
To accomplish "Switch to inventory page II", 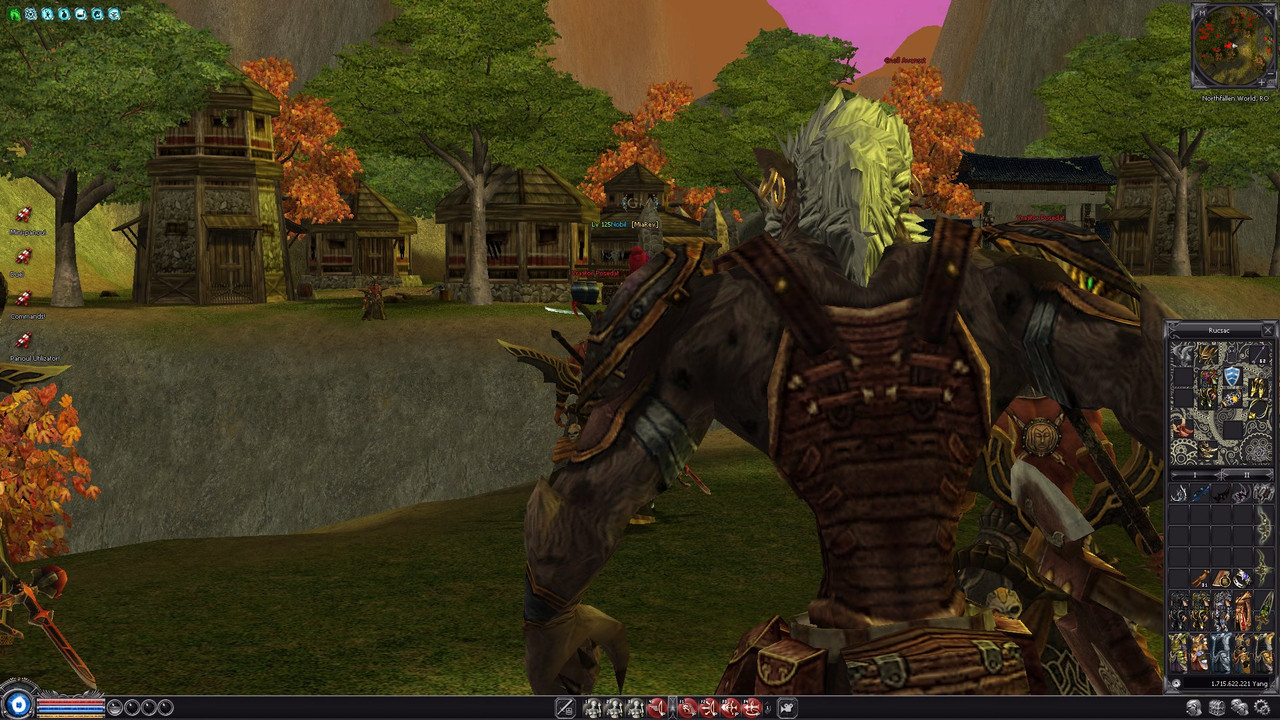I will tap(1247, 475).
